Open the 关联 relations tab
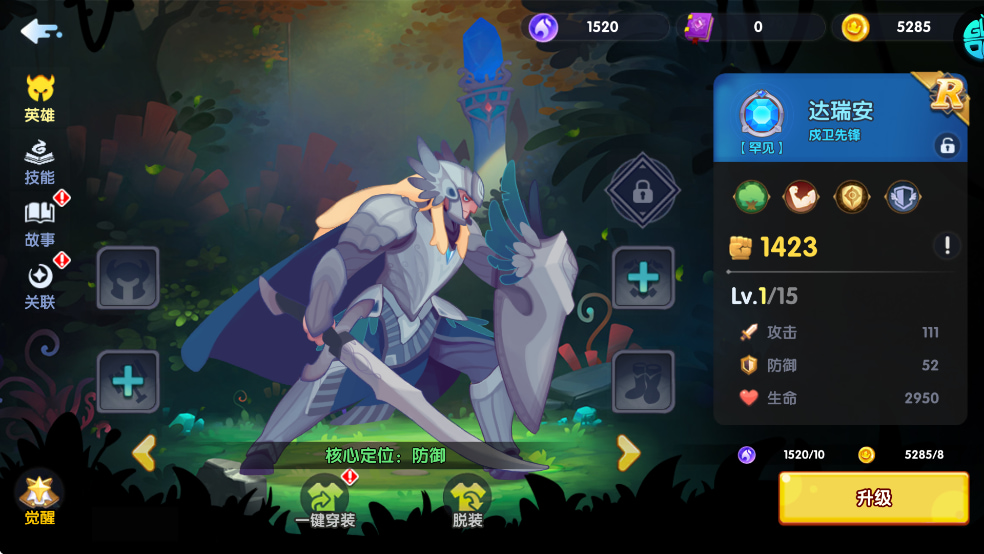 (40, 286)
